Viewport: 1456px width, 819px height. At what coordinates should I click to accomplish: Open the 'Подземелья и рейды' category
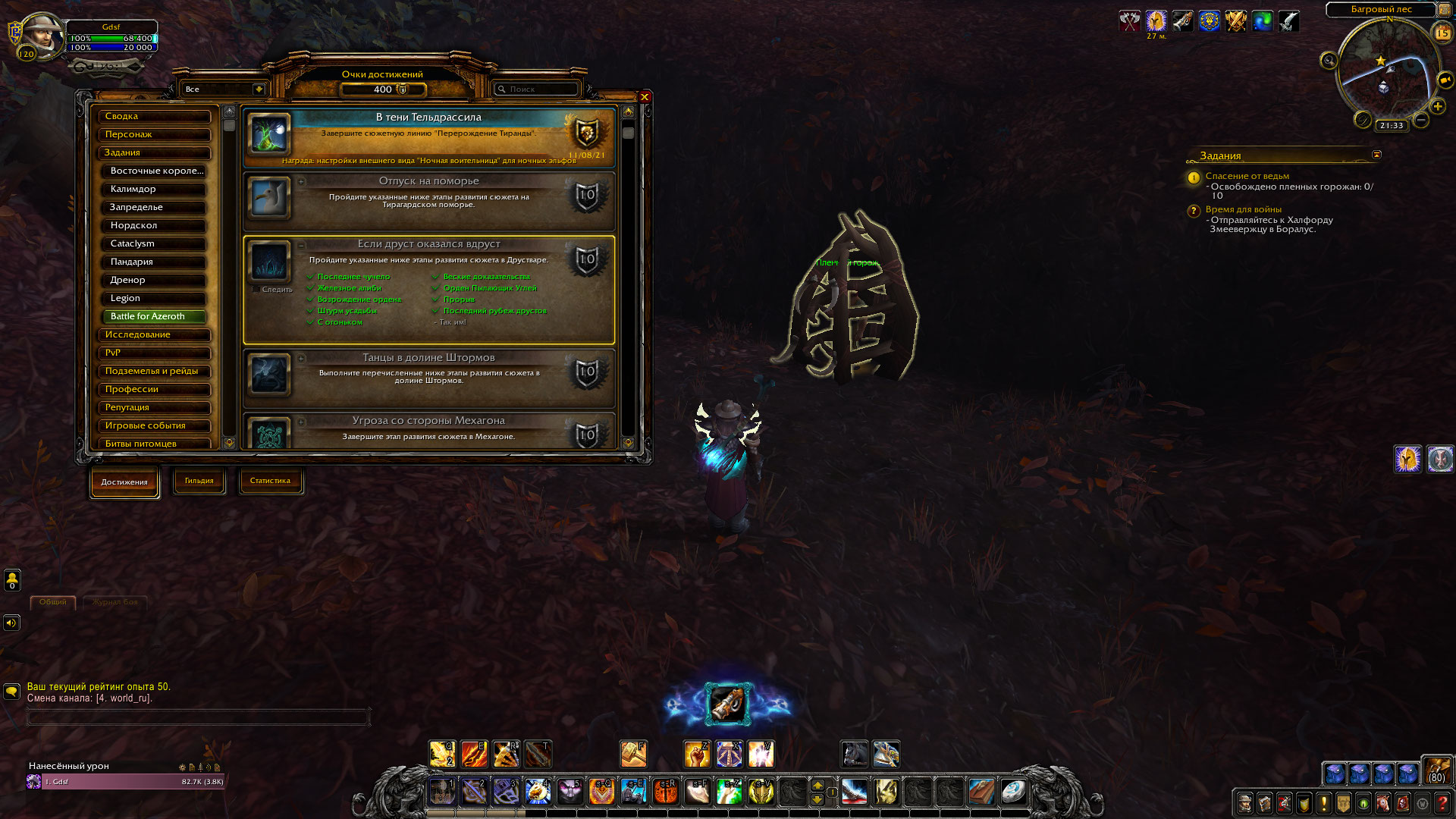[155, 372]
